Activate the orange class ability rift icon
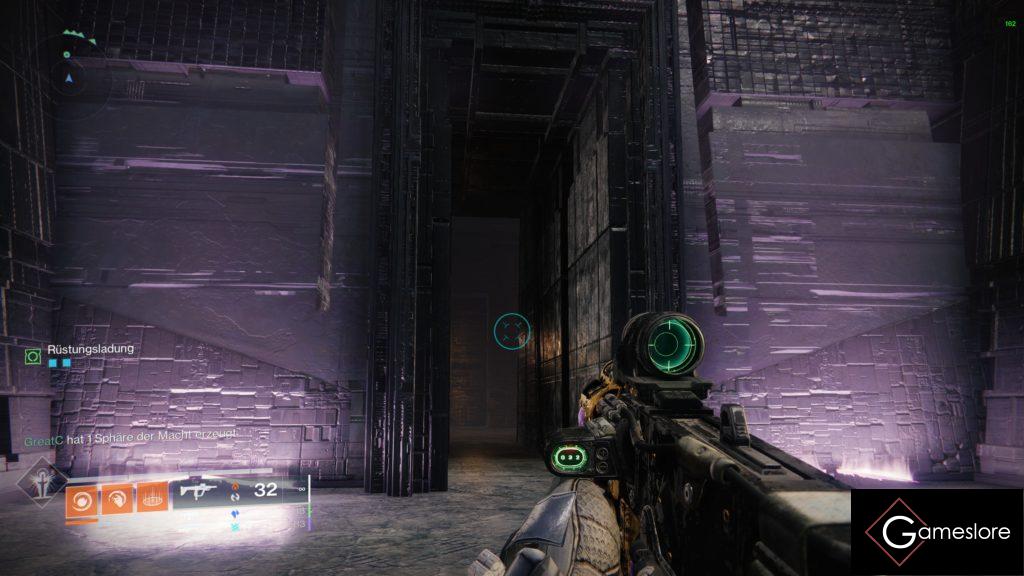The height and width of the screenshot is (576, 1024). (152, 498)
